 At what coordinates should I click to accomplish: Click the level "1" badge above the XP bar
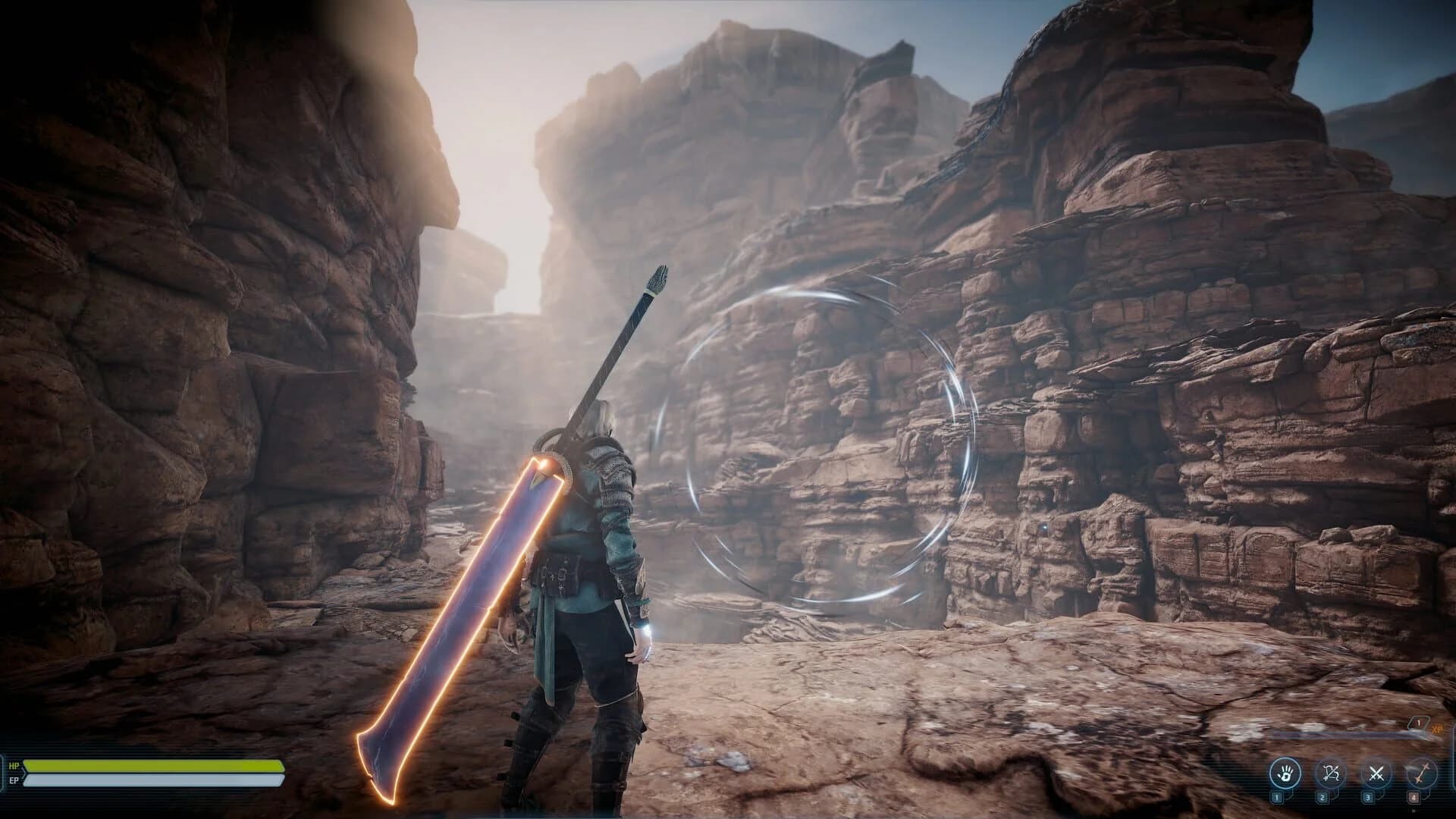tap(1418, 723)
